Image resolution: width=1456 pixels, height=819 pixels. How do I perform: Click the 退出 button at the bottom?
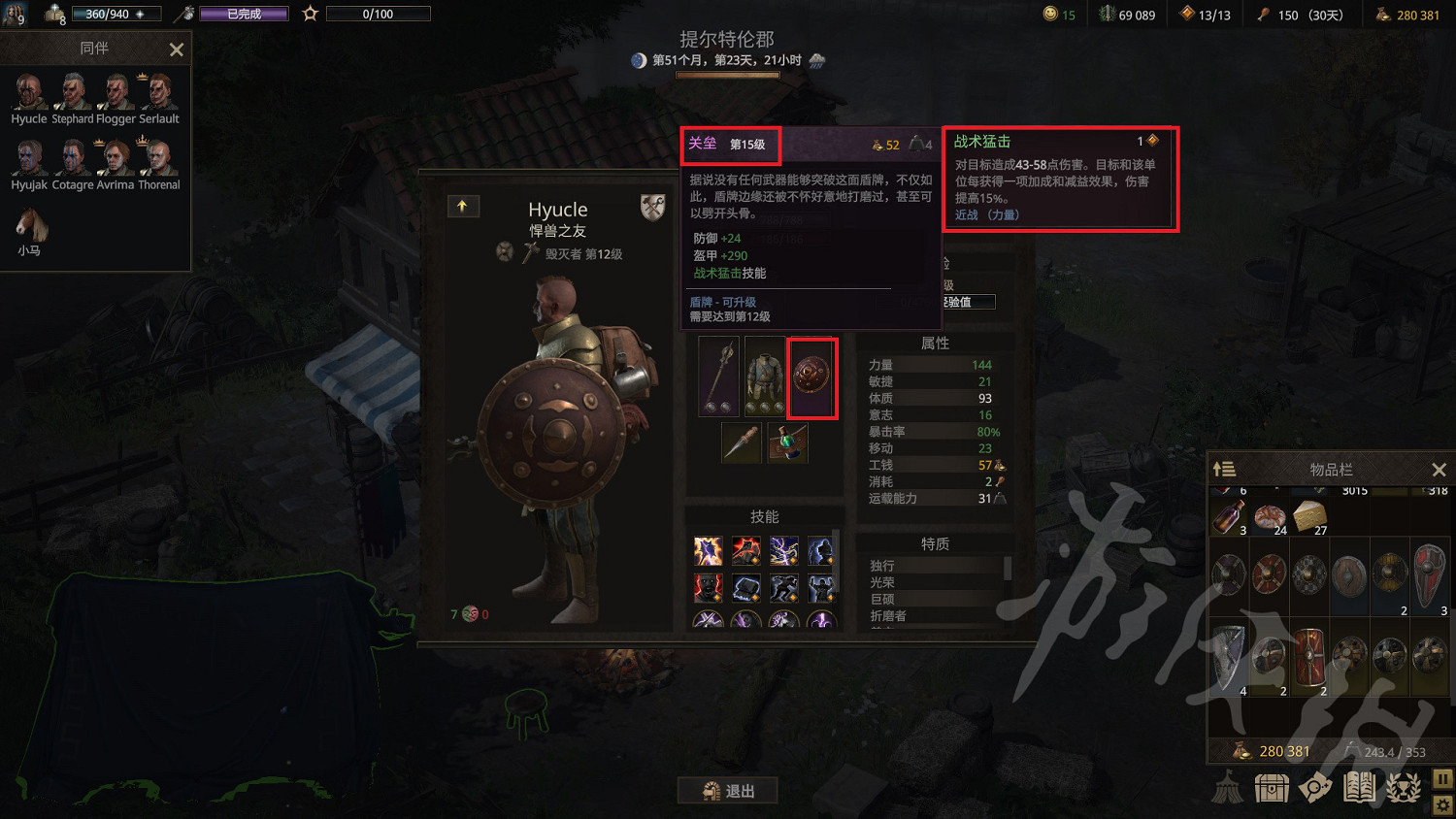tap(727, 790)
